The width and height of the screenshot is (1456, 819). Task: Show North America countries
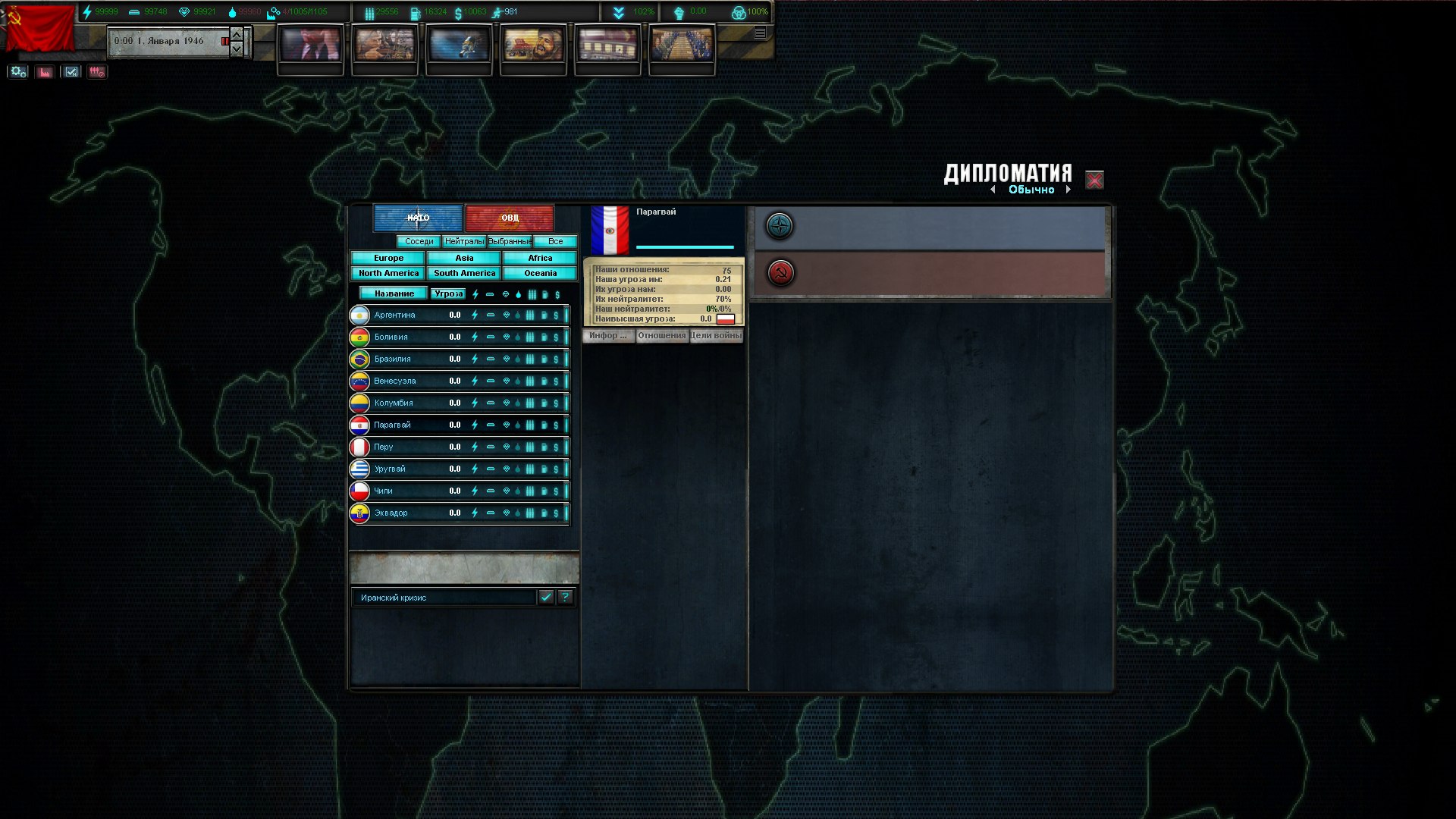(388, 273)
